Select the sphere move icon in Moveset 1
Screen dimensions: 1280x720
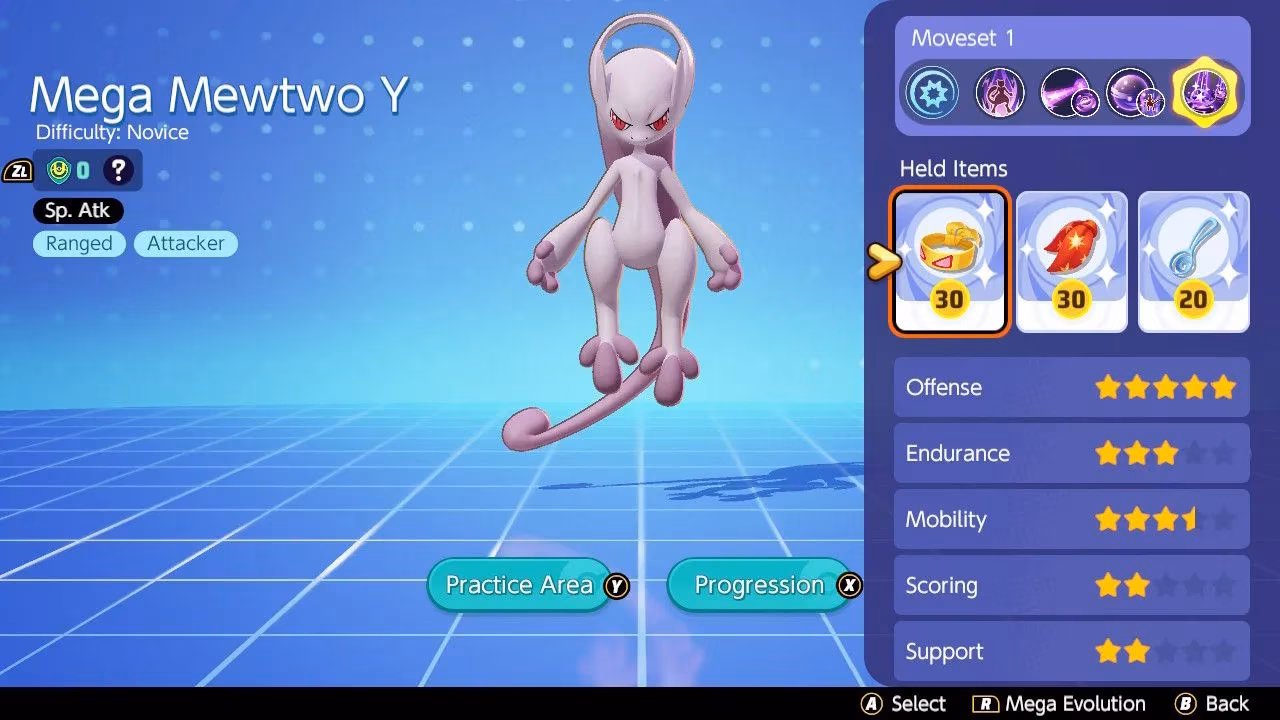[1137, 91]
